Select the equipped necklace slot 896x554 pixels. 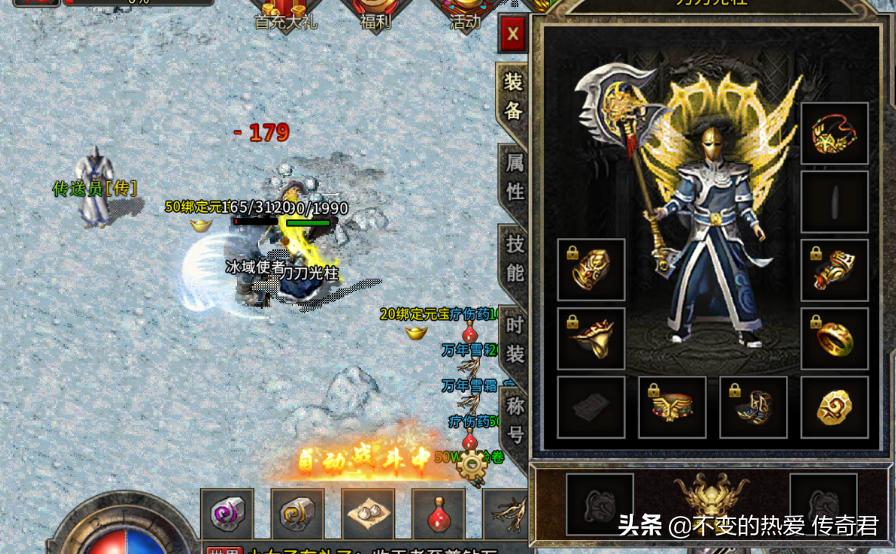point(835,135)
